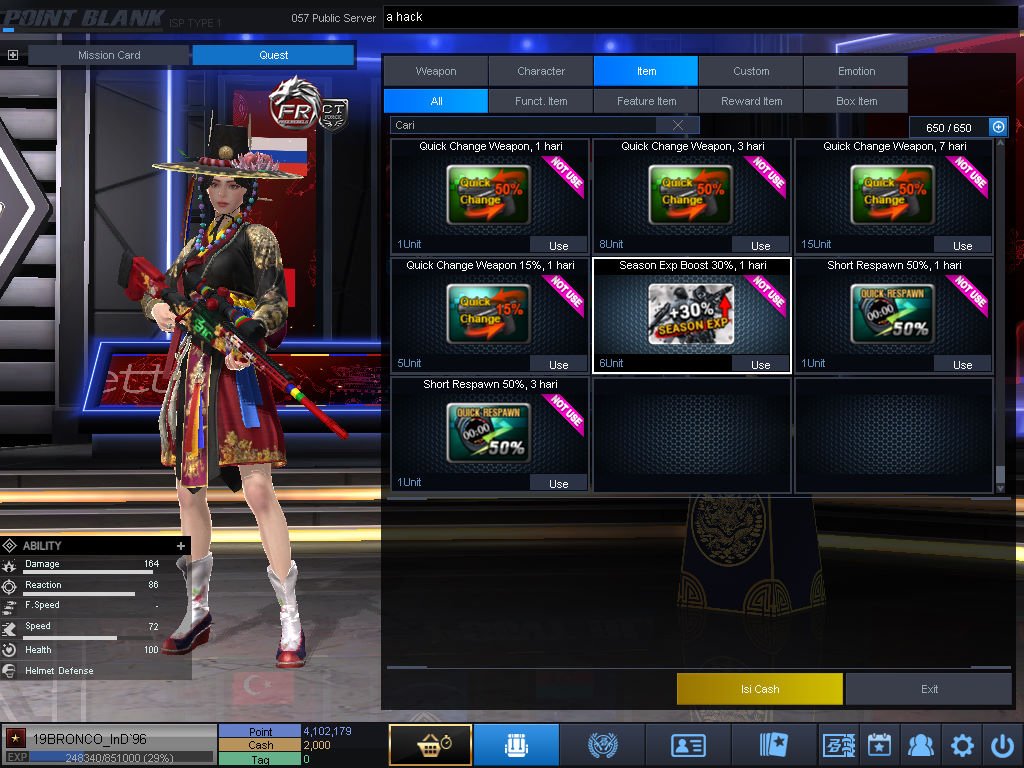Screen dimensions: 1024x768
Task: Exit the inventory screen
Action: pyautogui.click(x=929, y=689)
